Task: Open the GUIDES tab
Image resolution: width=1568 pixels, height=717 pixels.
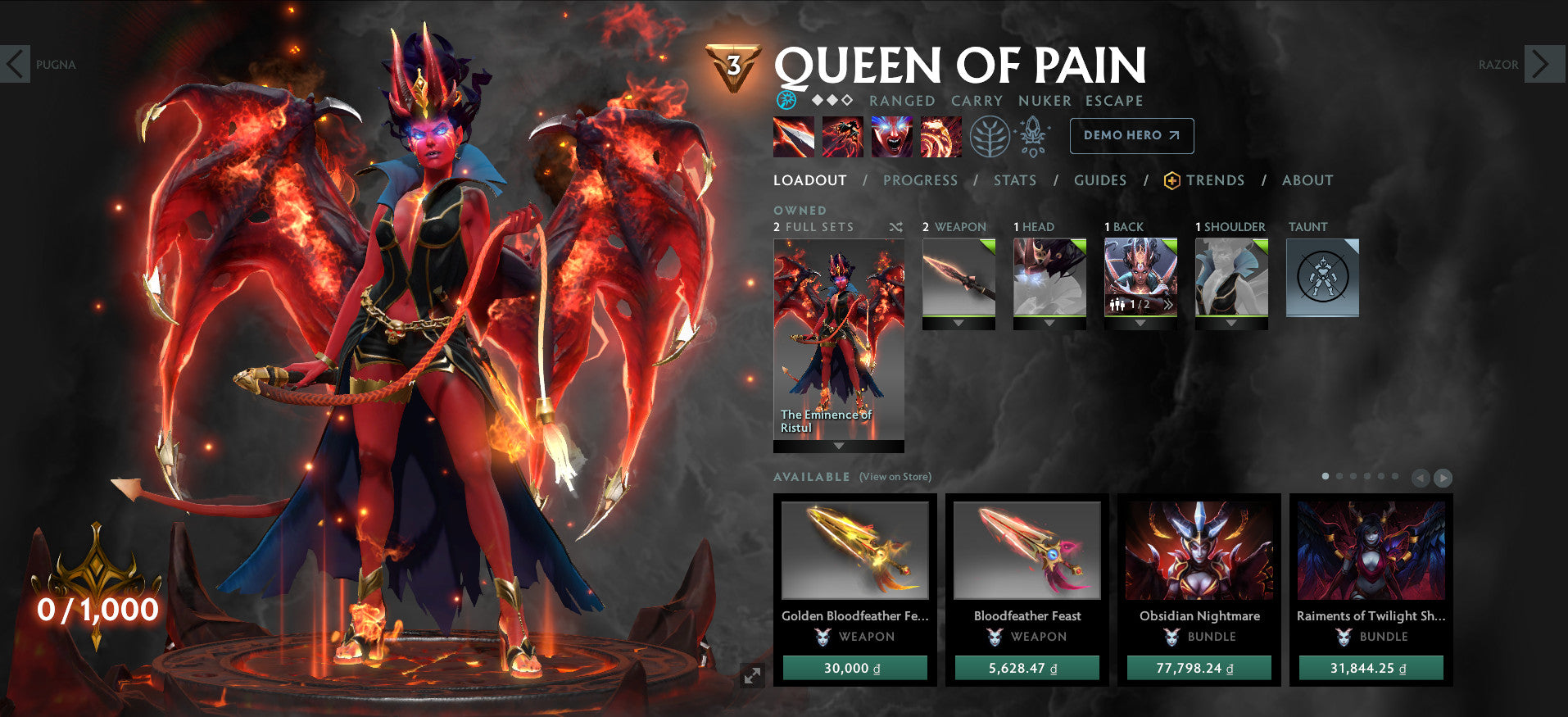Action: pyautogui.click(x=1100, y=180)
